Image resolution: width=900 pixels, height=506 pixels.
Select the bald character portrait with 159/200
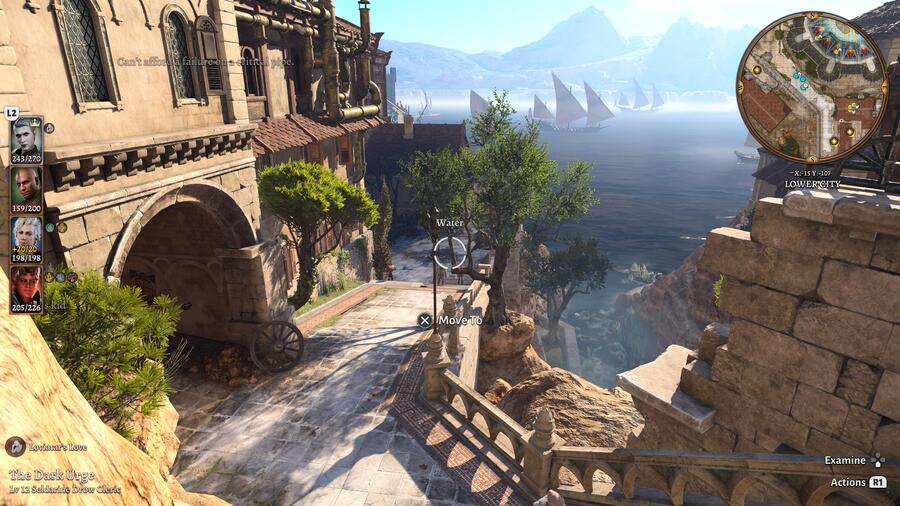point(26,184)
